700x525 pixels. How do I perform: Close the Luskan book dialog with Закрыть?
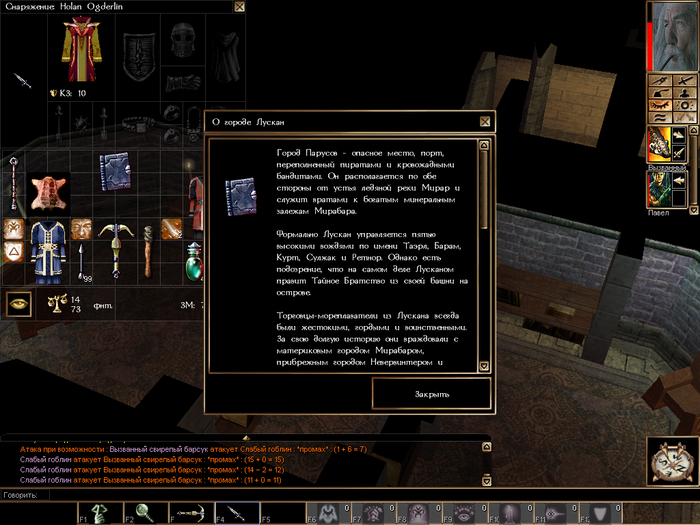[x=432, y=393]
